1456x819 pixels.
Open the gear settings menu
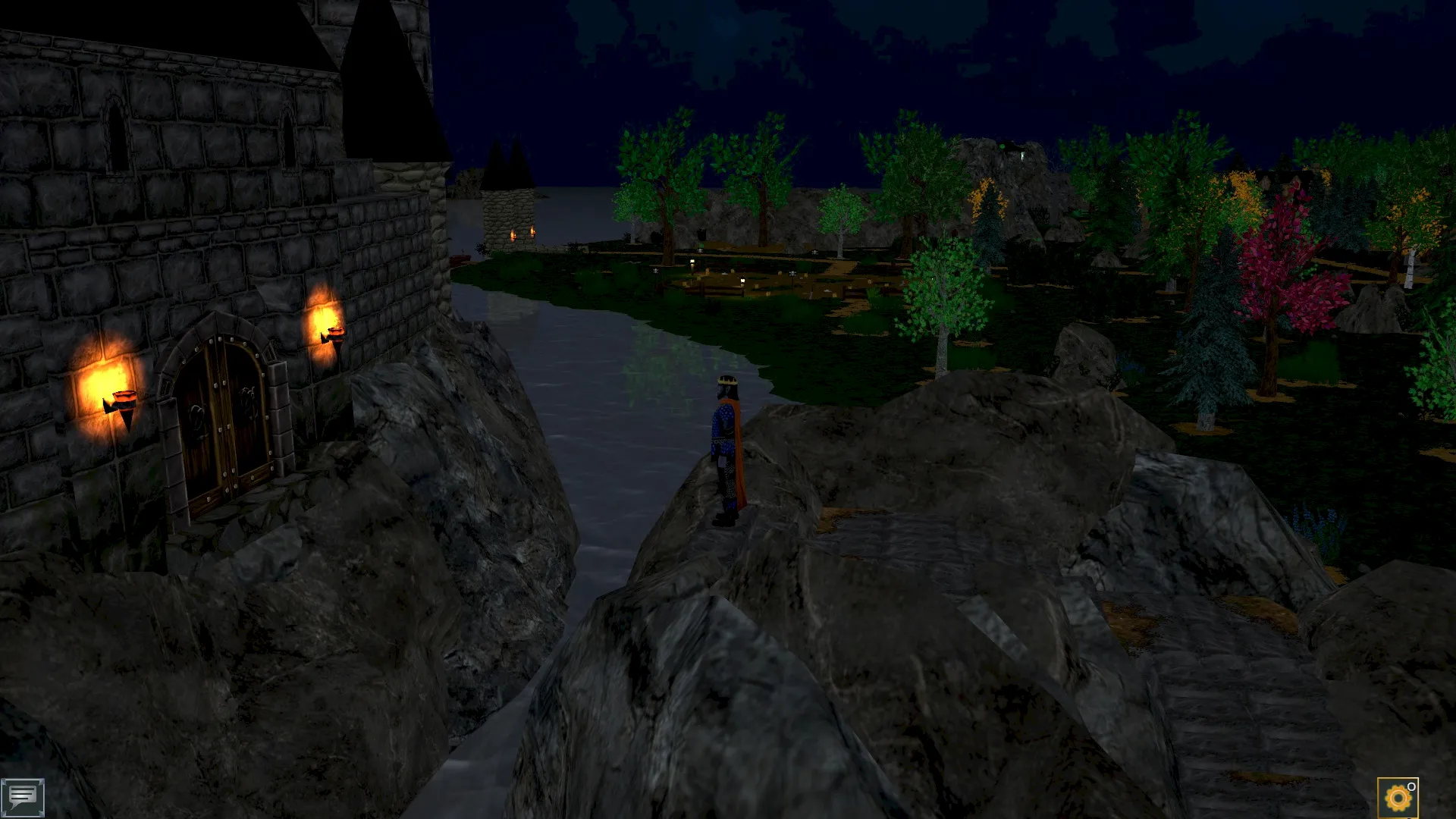(x=1398, y=798)
